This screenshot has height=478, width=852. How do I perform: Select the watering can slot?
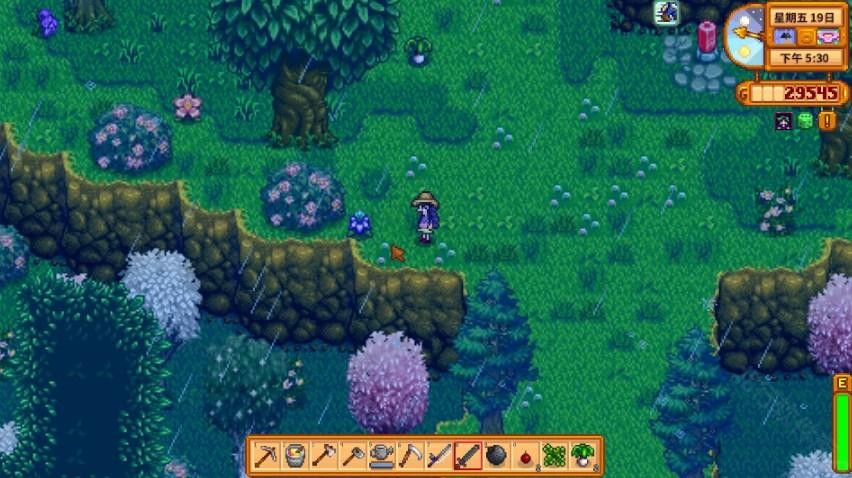pos(381,456)
